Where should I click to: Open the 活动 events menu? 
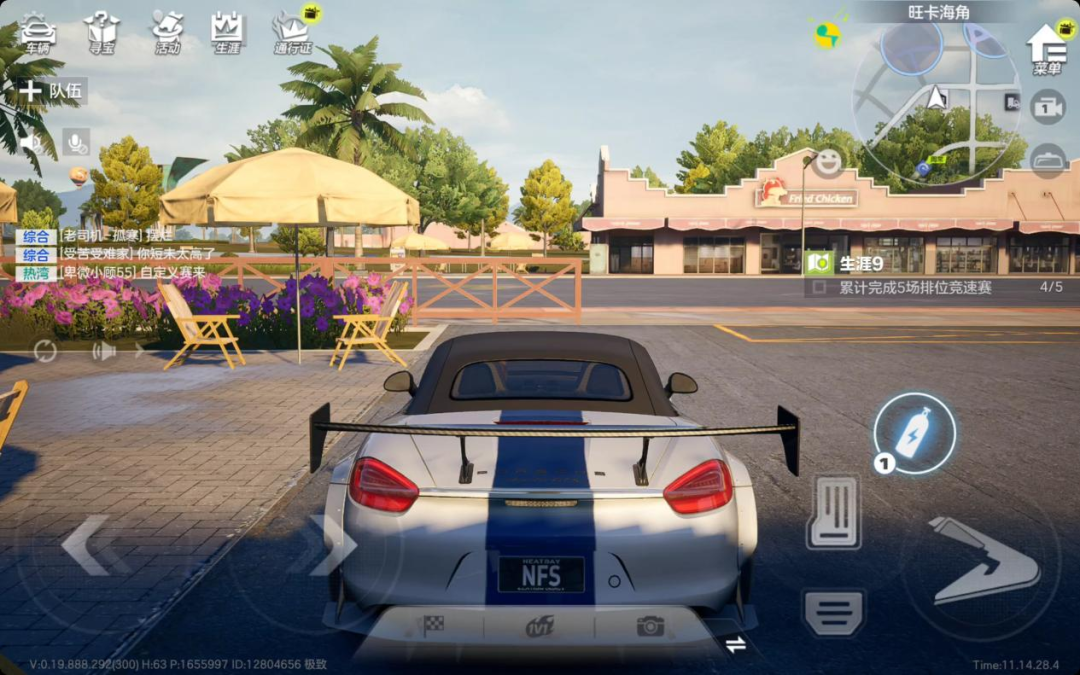[167, 32]
